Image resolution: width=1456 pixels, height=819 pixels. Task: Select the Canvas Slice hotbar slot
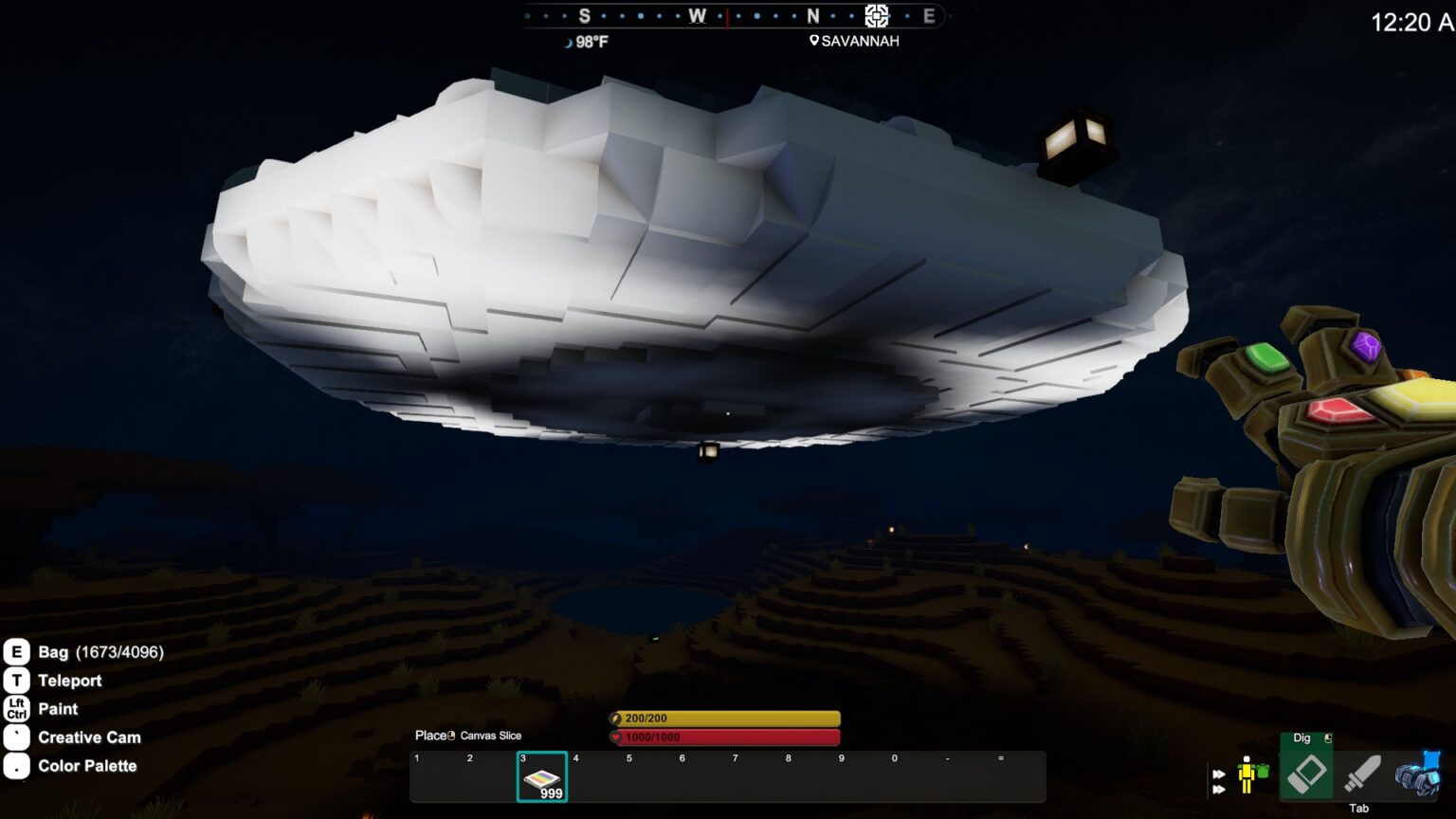(542, 776)
